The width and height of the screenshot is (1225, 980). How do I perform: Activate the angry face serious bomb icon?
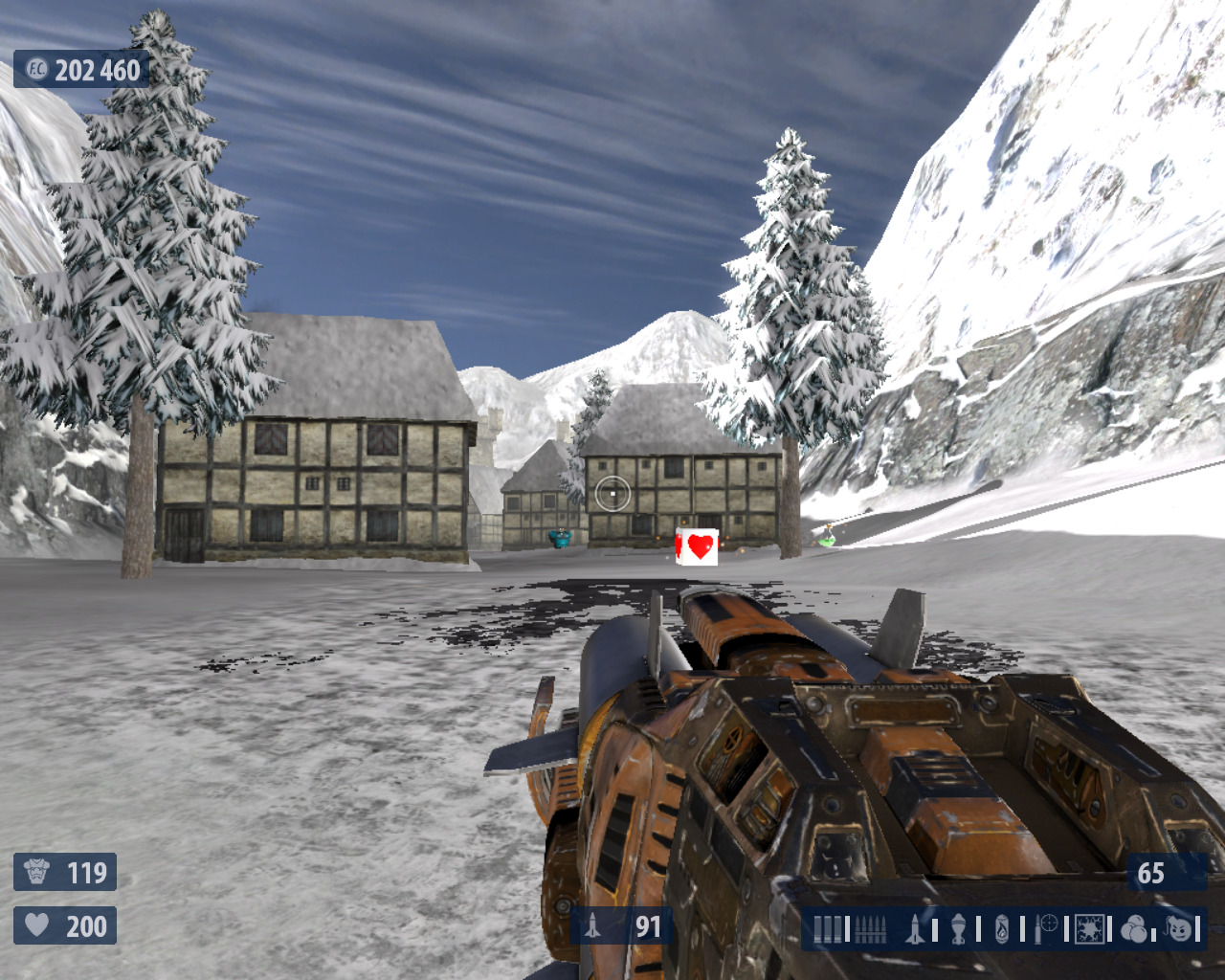tap(1180, 928)
